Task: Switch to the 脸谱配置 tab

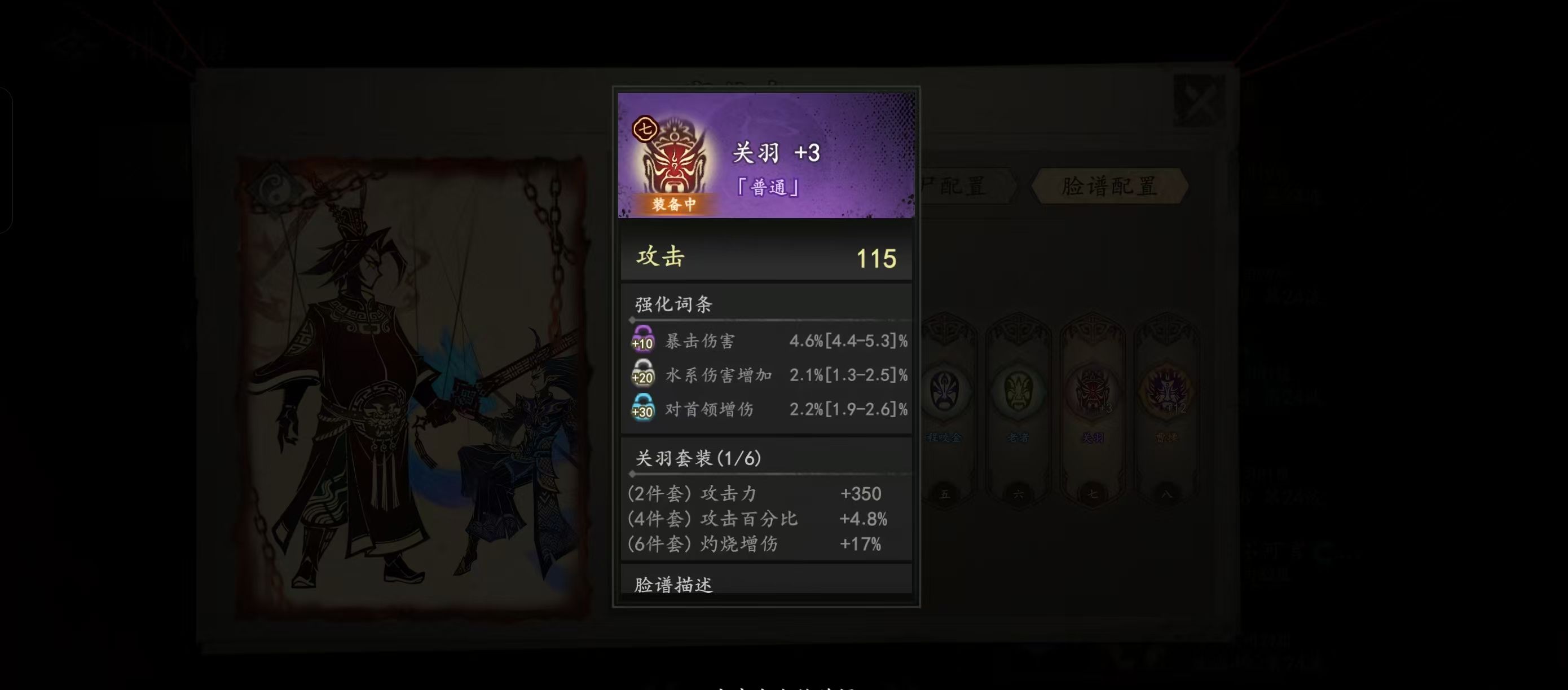Action: click(1109, 188)
